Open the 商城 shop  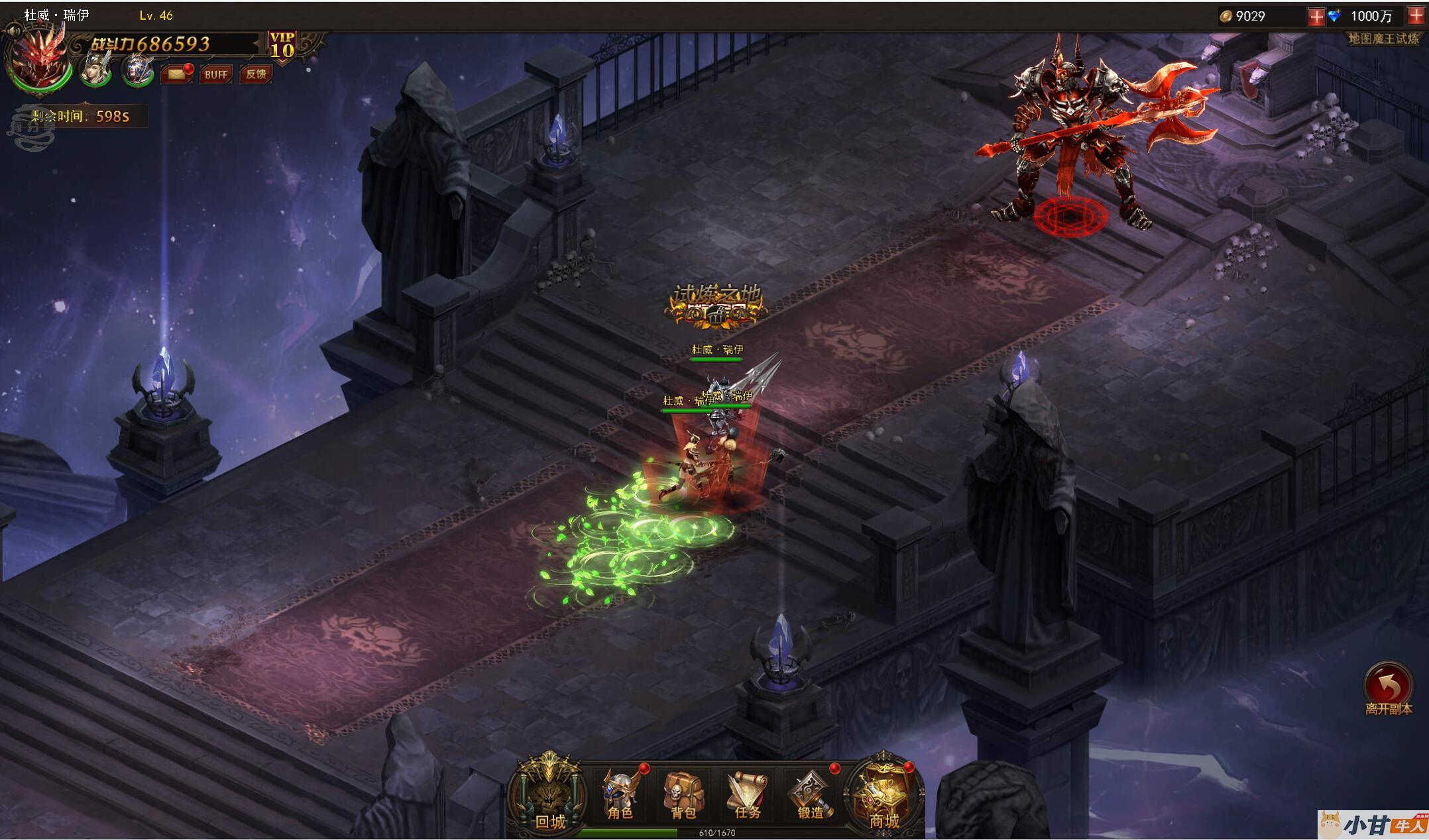[884, 795]
